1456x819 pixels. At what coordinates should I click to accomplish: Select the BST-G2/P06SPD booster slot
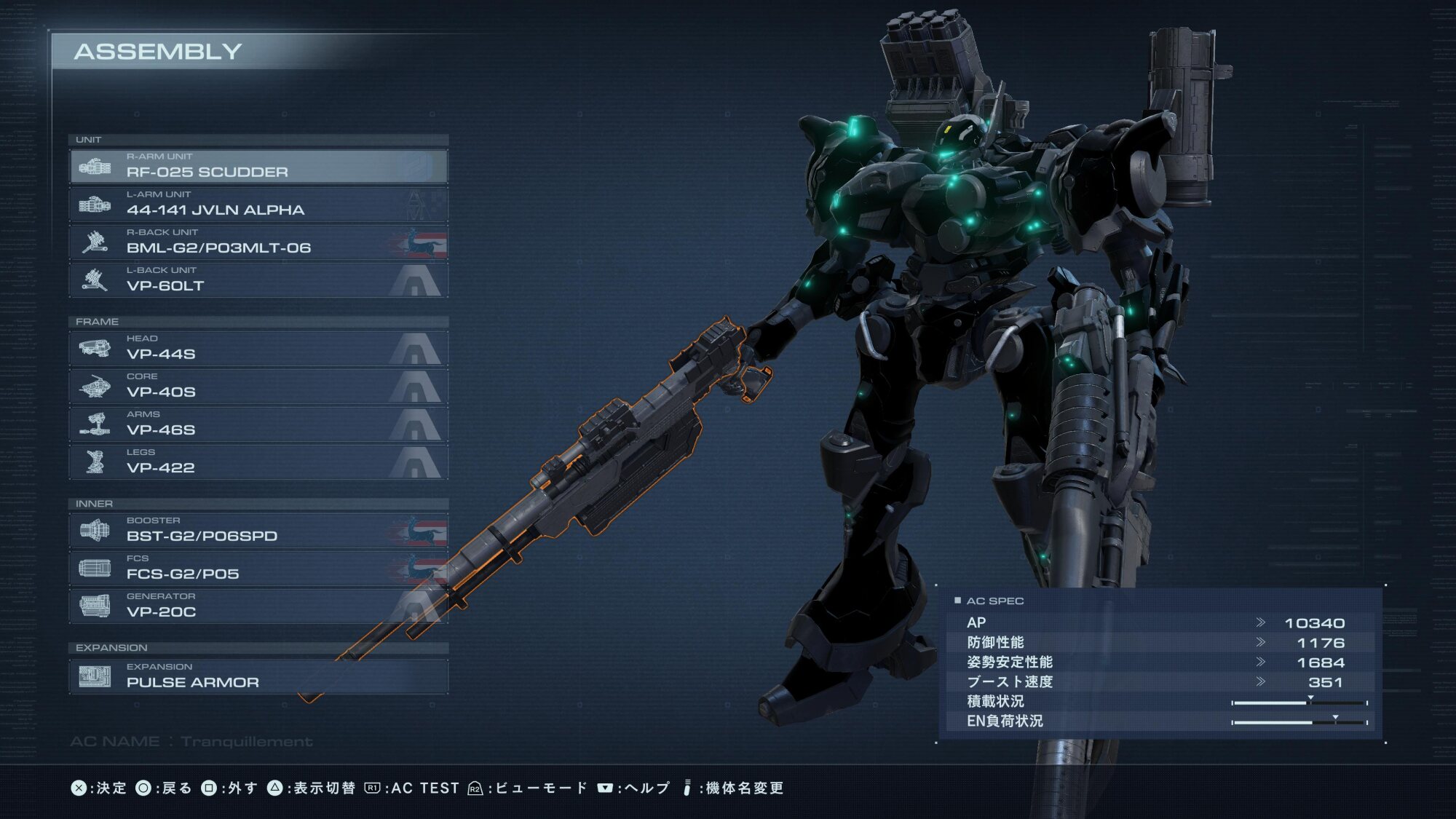click(x=258, y=531)
